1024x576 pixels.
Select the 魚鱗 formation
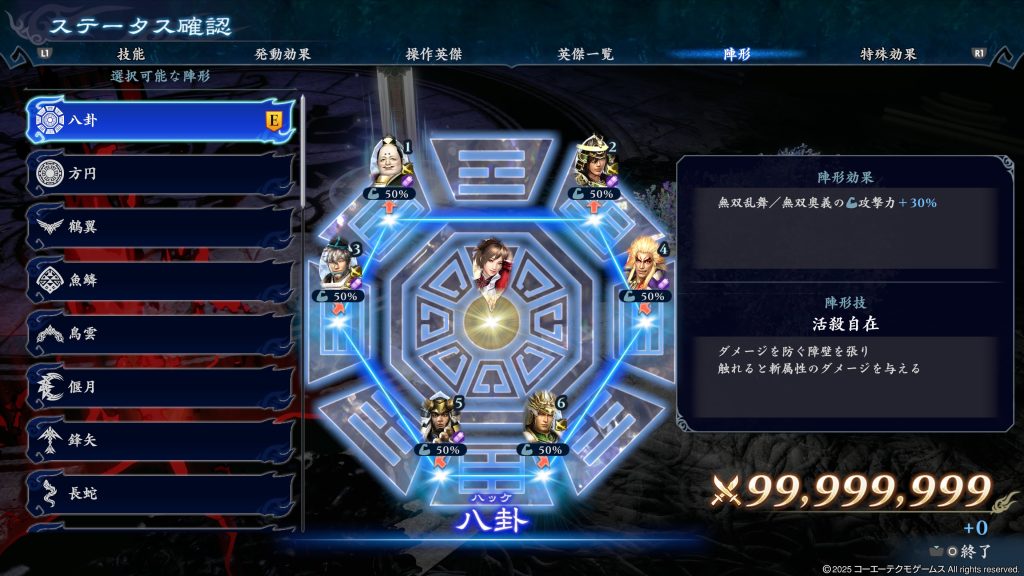coord(160,280)
